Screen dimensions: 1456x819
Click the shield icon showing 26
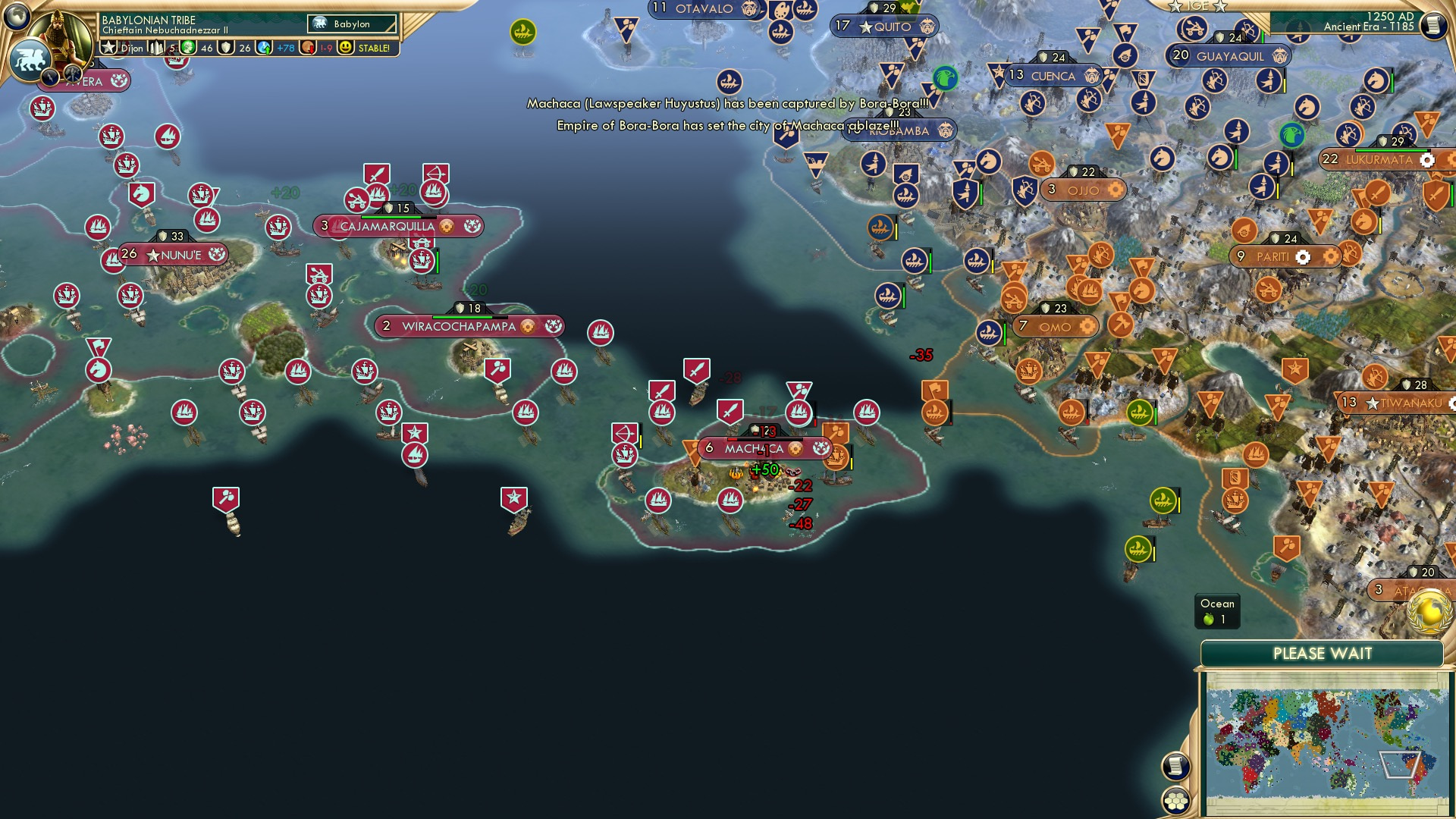[226, 49]
